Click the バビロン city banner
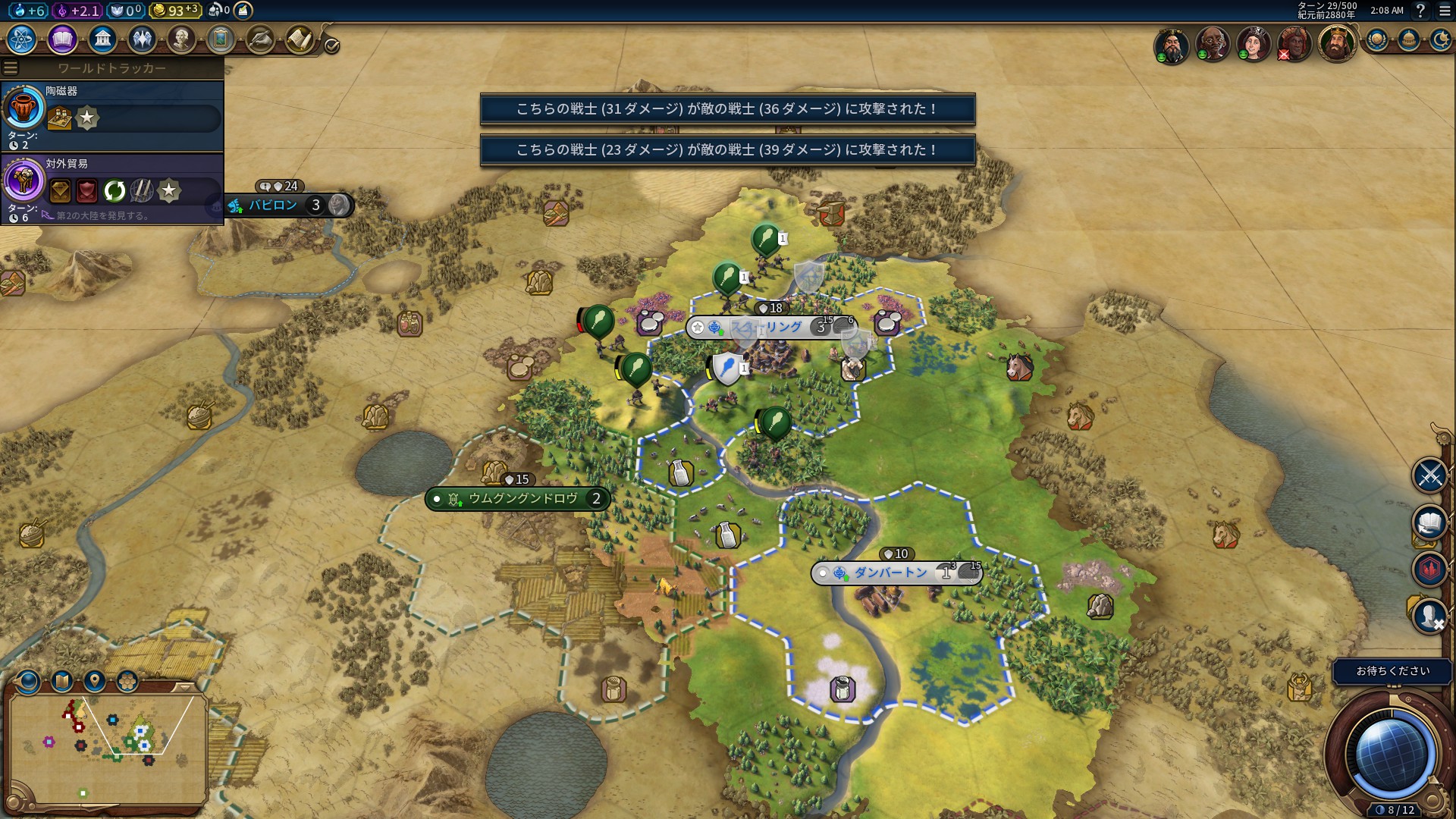 click(275, 205)
